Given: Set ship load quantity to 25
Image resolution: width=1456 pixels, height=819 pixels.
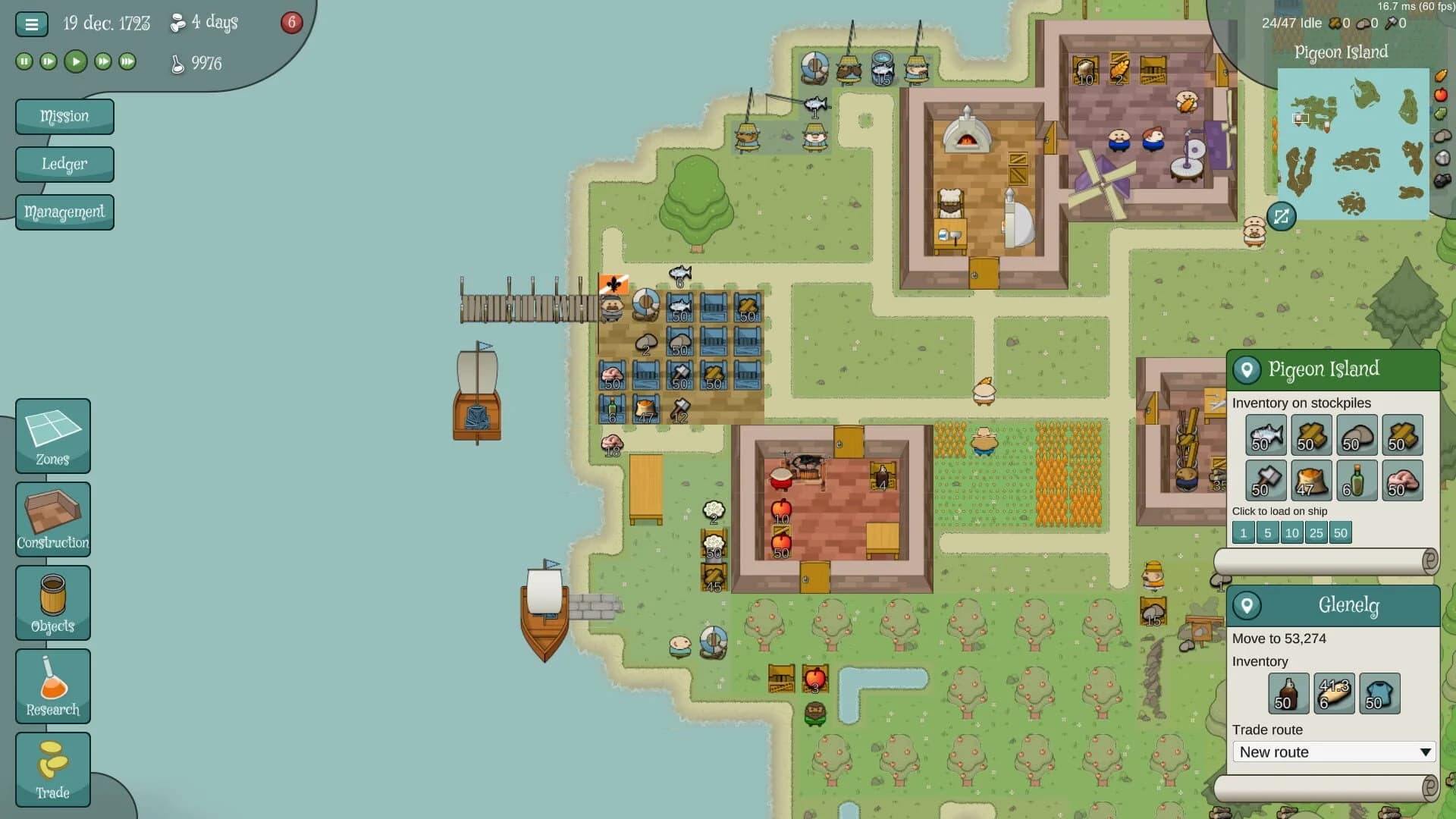Looking at the screenshot, I should pos(1316,532).
